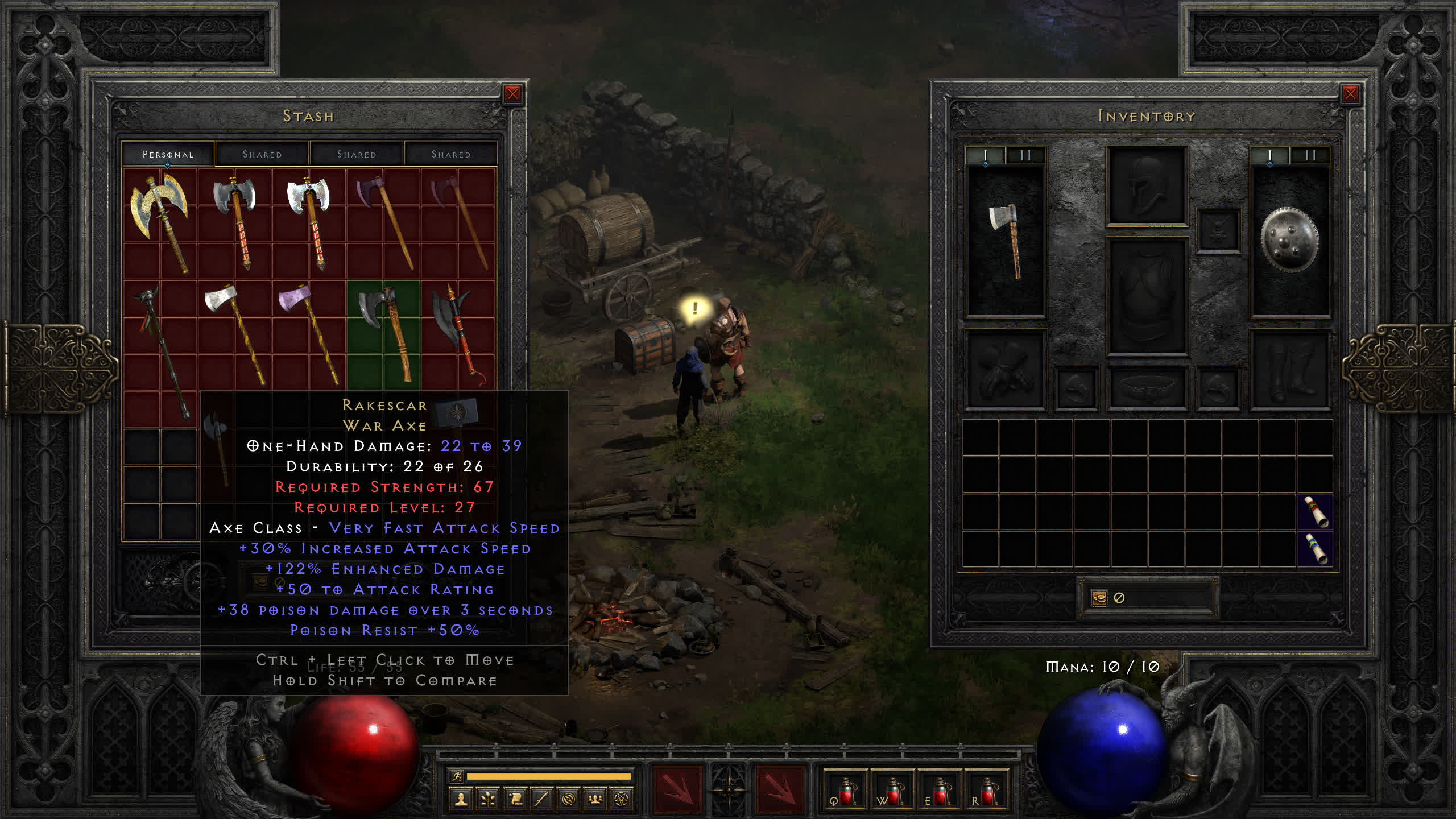Select the golden double-bladed axe in stash
Screen dimensions: 1456x819
[x=160, y=222]
